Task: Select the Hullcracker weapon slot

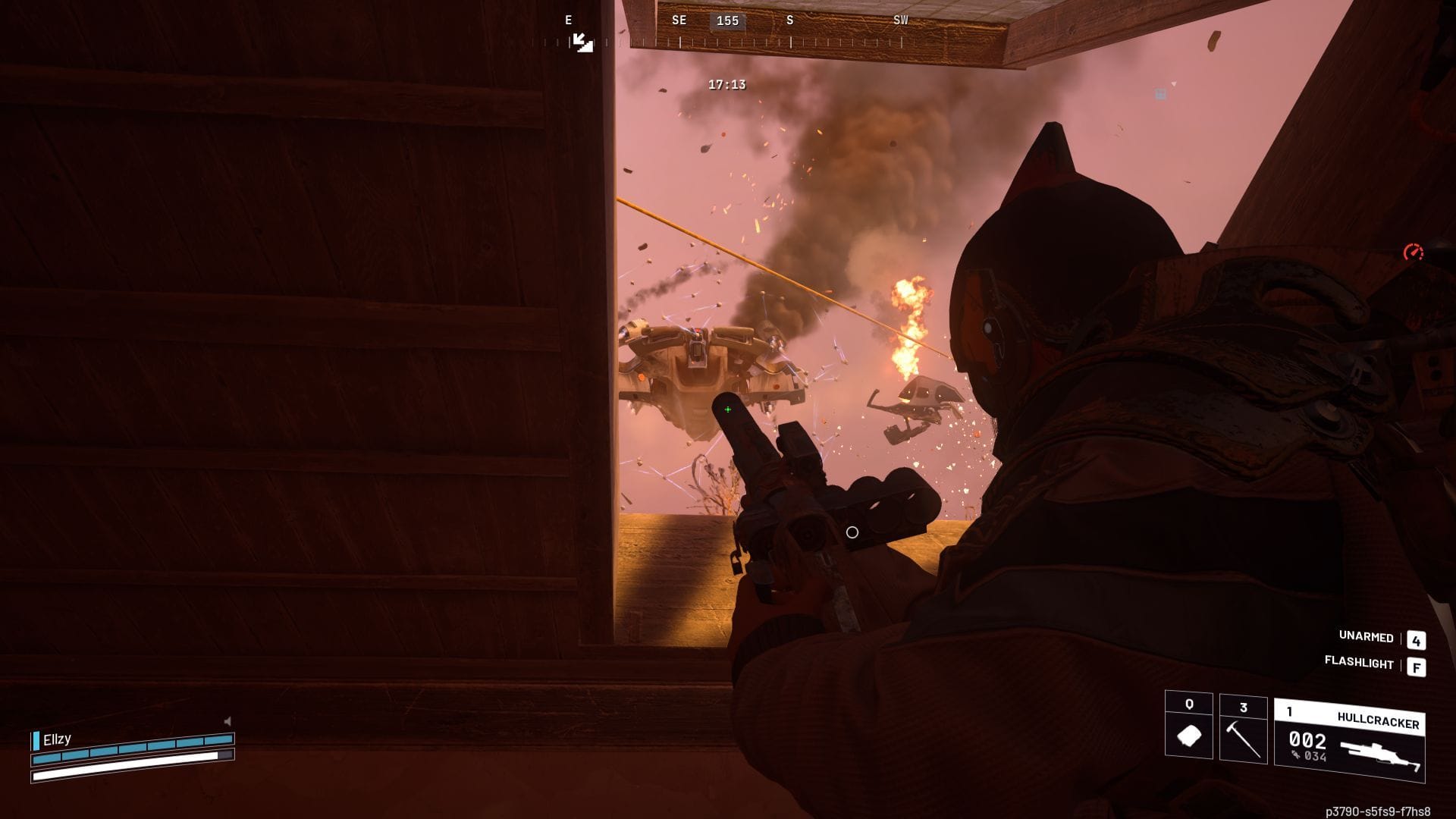Action: coord(1349,740)
